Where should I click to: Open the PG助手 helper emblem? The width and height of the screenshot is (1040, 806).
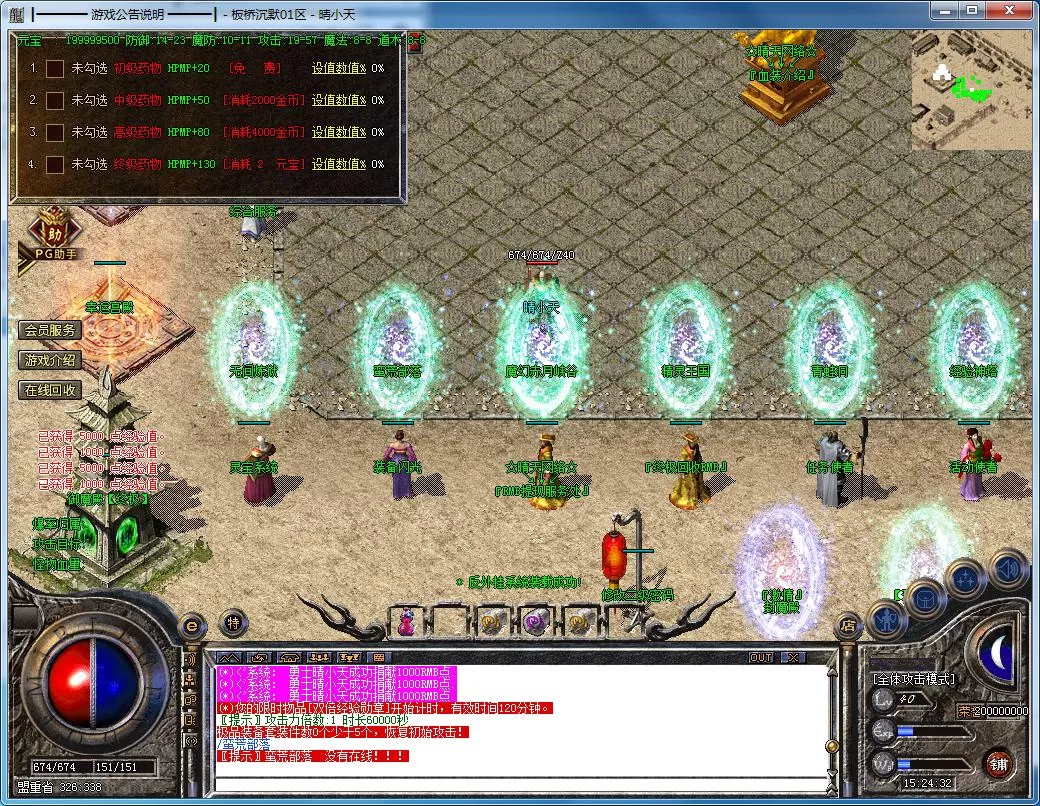[54, 234]
